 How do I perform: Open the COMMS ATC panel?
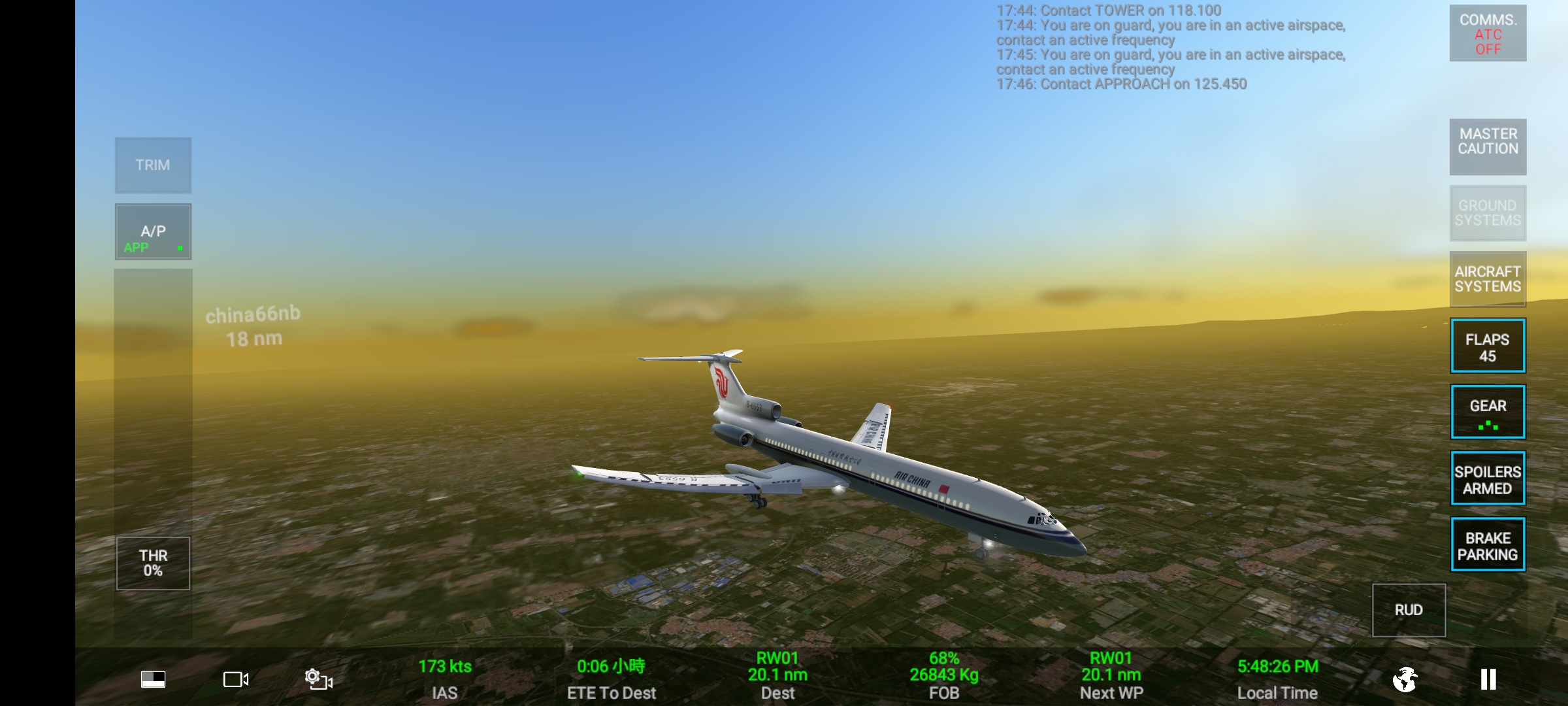click(1488, 34)
